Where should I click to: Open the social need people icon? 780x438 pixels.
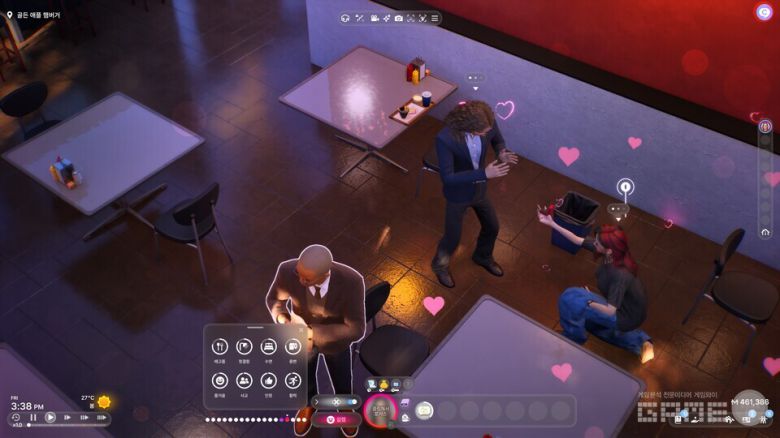coord(244,381)
